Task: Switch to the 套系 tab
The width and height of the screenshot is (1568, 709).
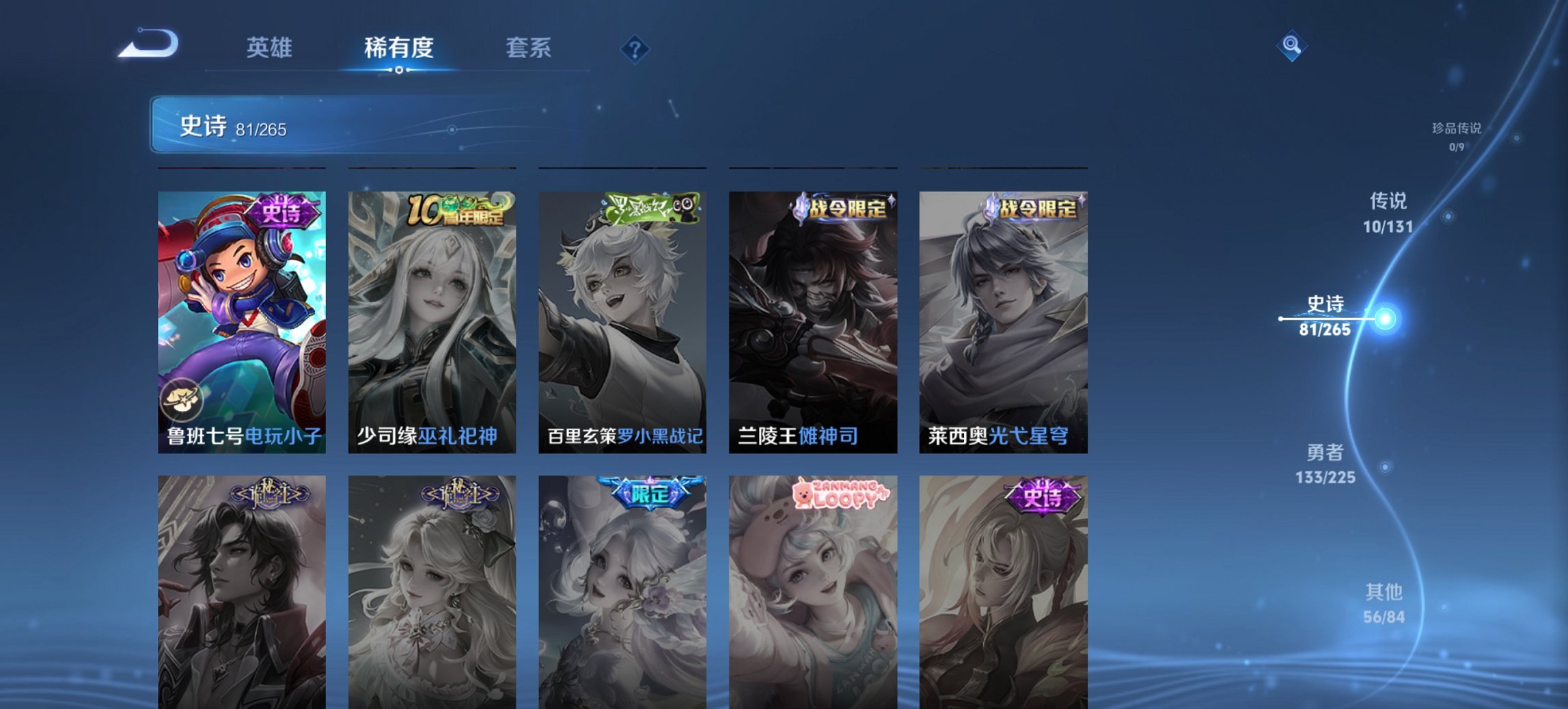Action: point(529,48)
